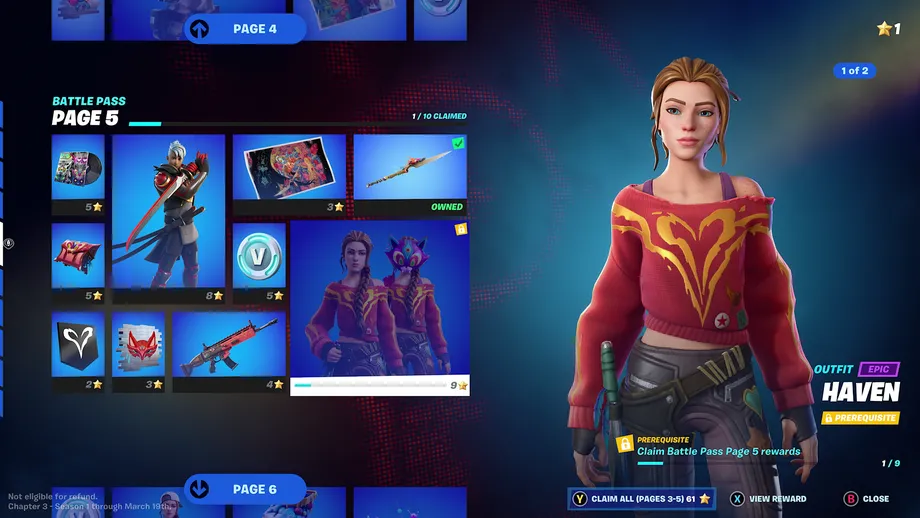Go up to Page 4

245,29
